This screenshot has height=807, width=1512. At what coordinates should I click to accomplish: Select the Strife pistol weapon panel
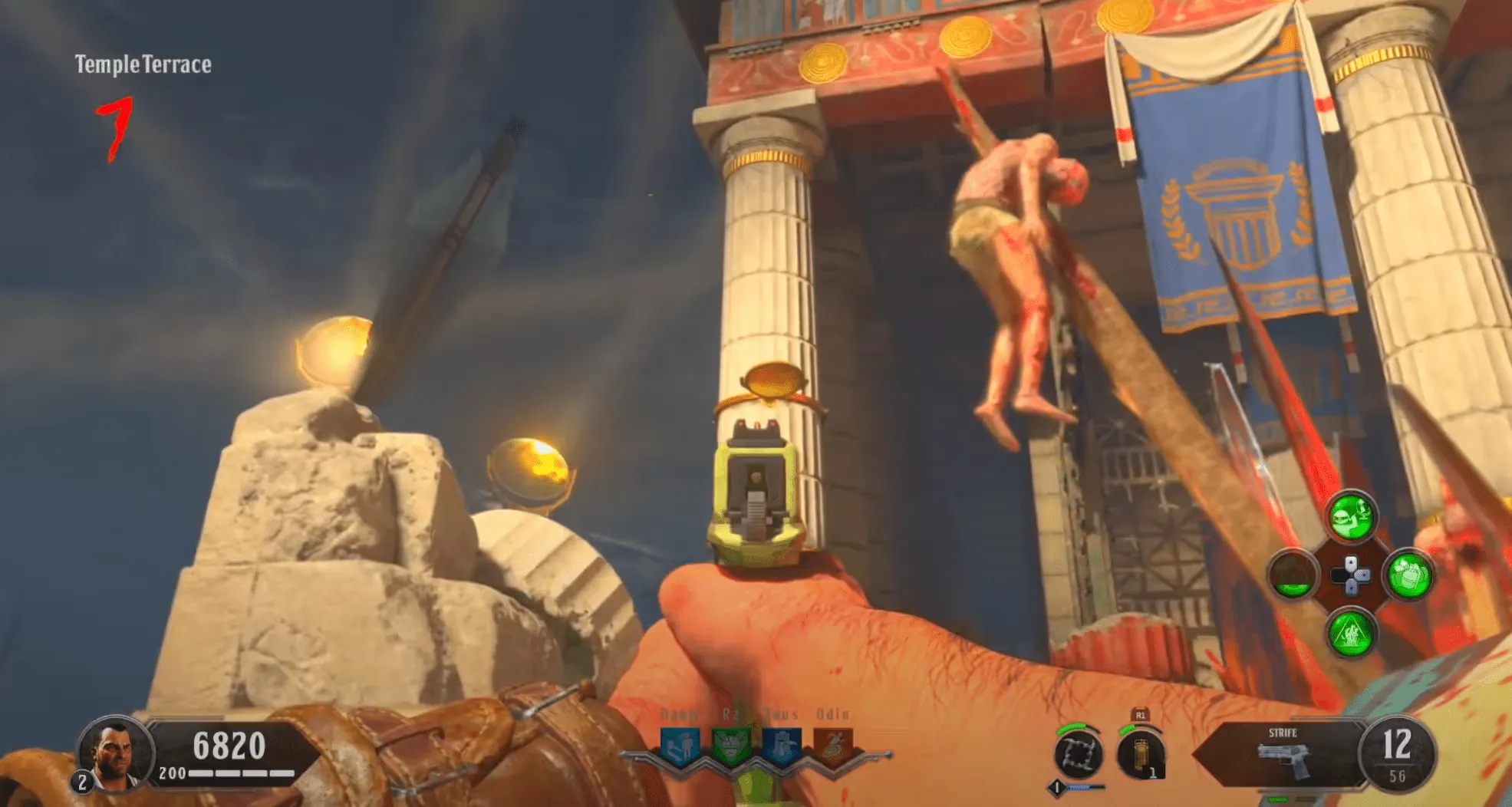[1283, 754]
